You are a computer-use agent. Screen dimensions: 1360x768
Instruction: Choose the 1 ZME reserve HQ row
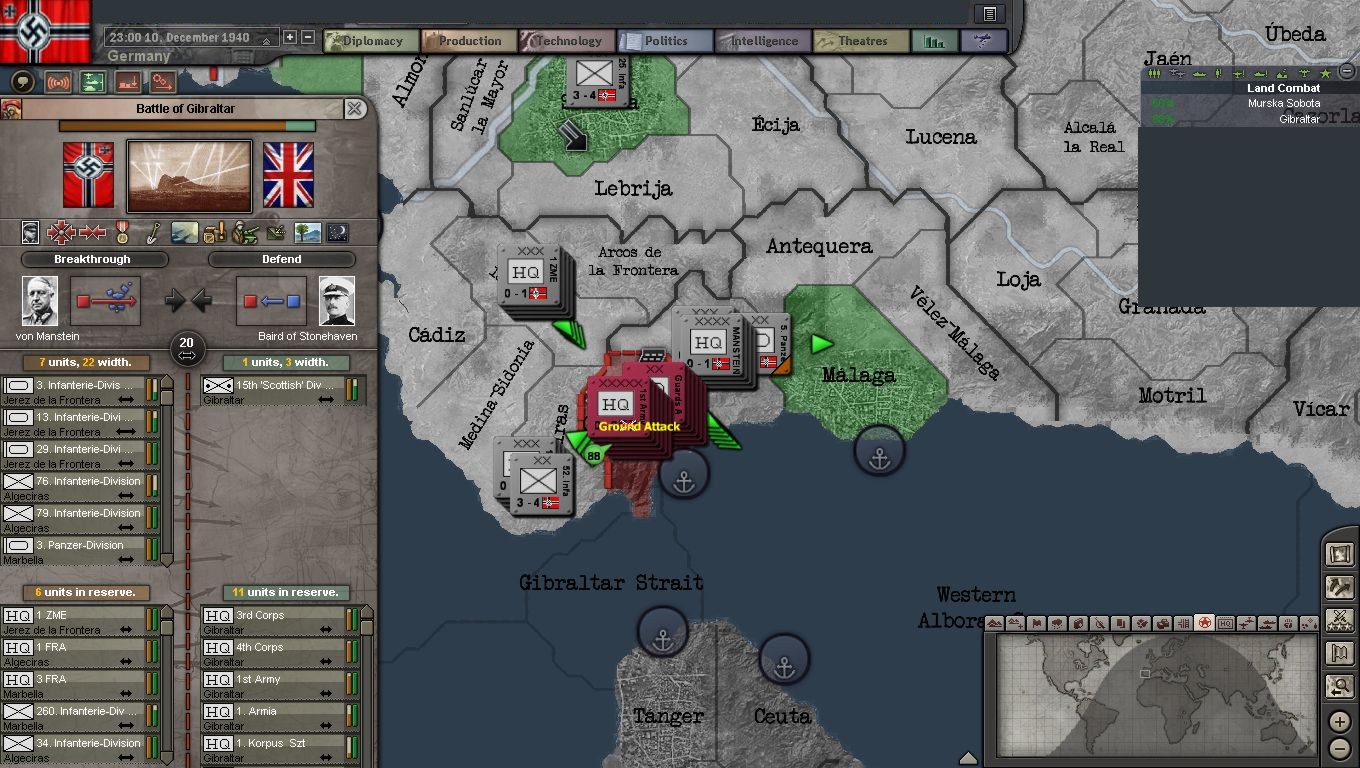click(x=80, y=621)
